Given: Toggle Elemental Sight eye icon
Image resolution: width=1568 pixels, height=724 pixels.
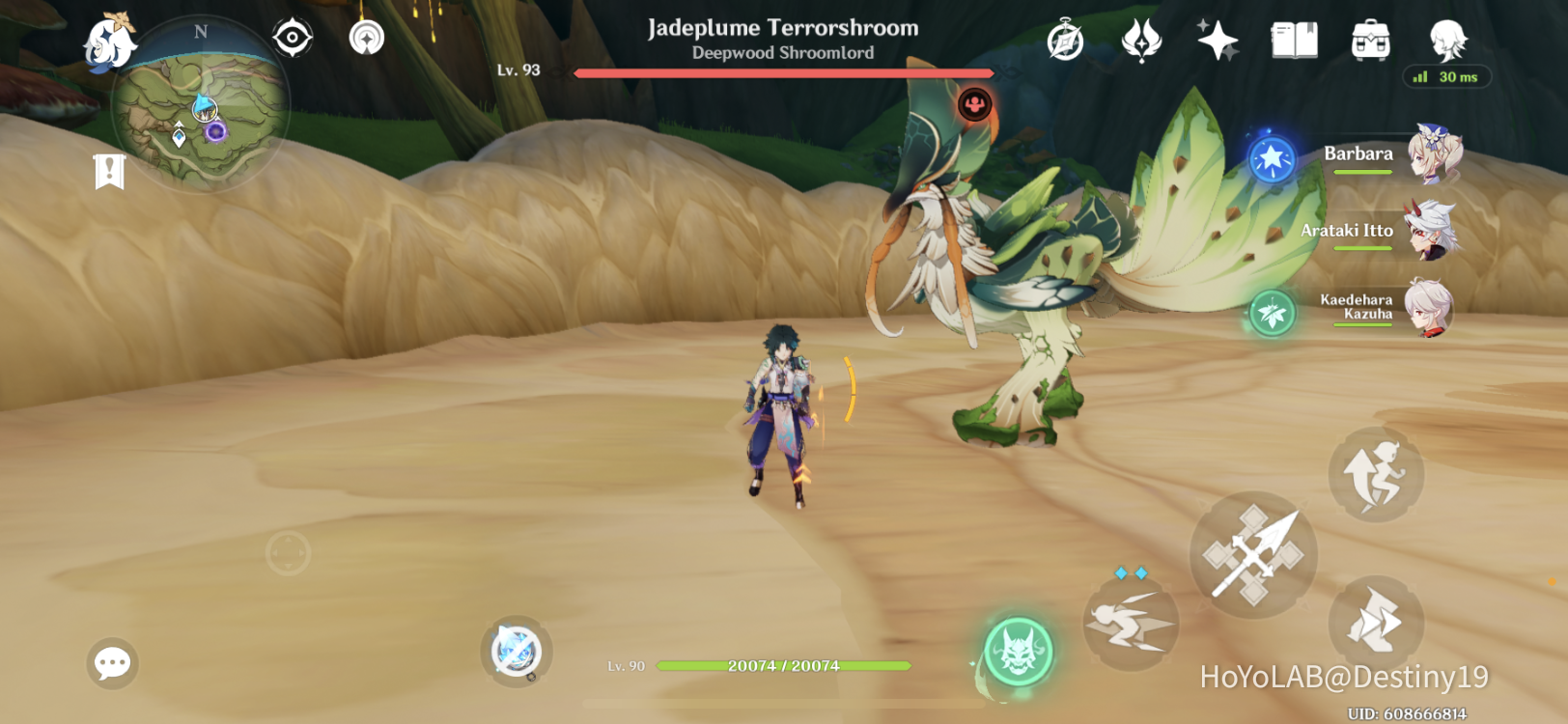Looking at the screenshot, I should point(293,35).
